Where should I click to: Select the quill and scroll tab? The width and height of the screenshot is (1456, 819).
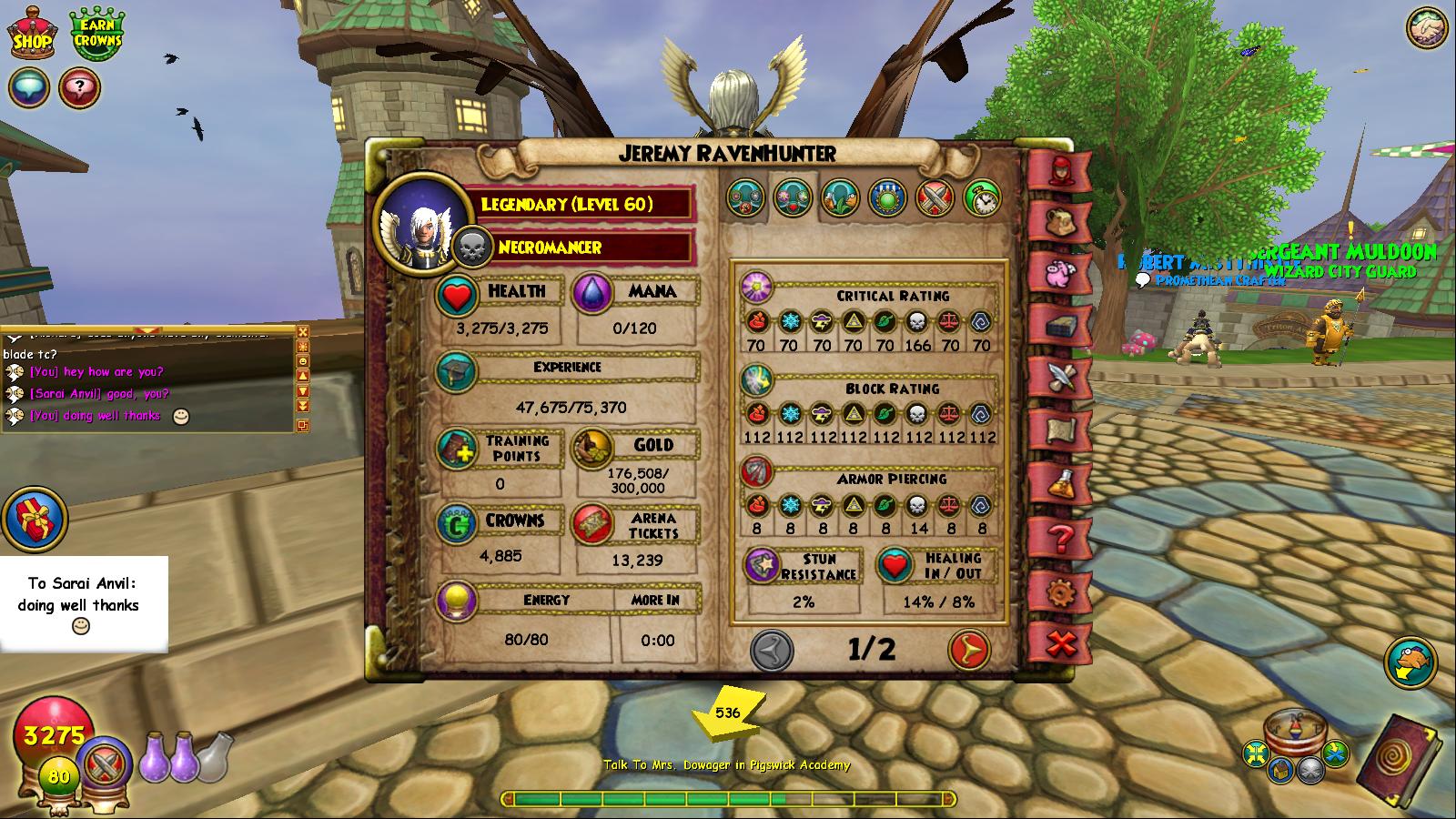coord(1059,378)
